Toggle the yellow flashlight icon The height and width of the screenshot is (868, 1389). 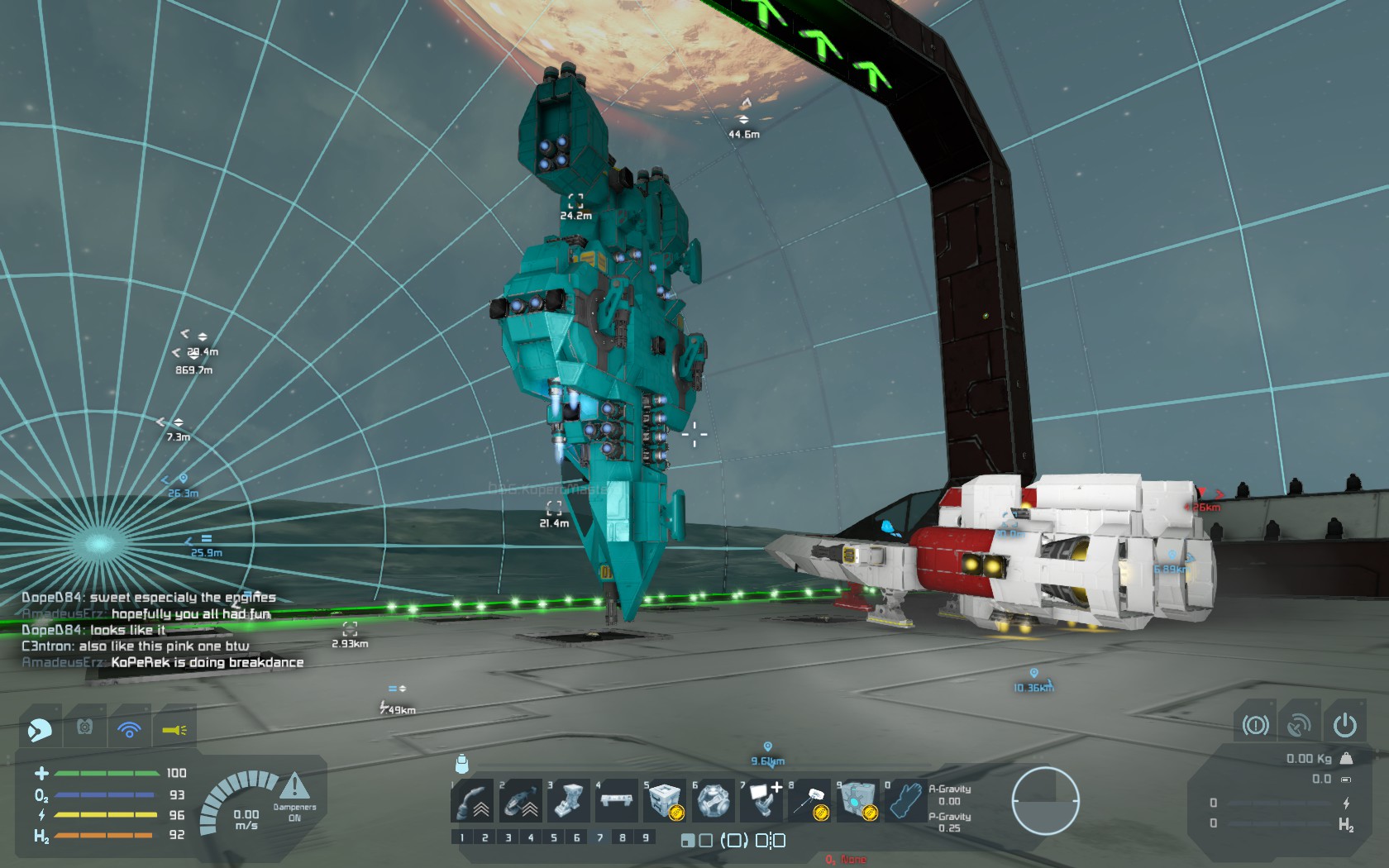tap(174, 729)
